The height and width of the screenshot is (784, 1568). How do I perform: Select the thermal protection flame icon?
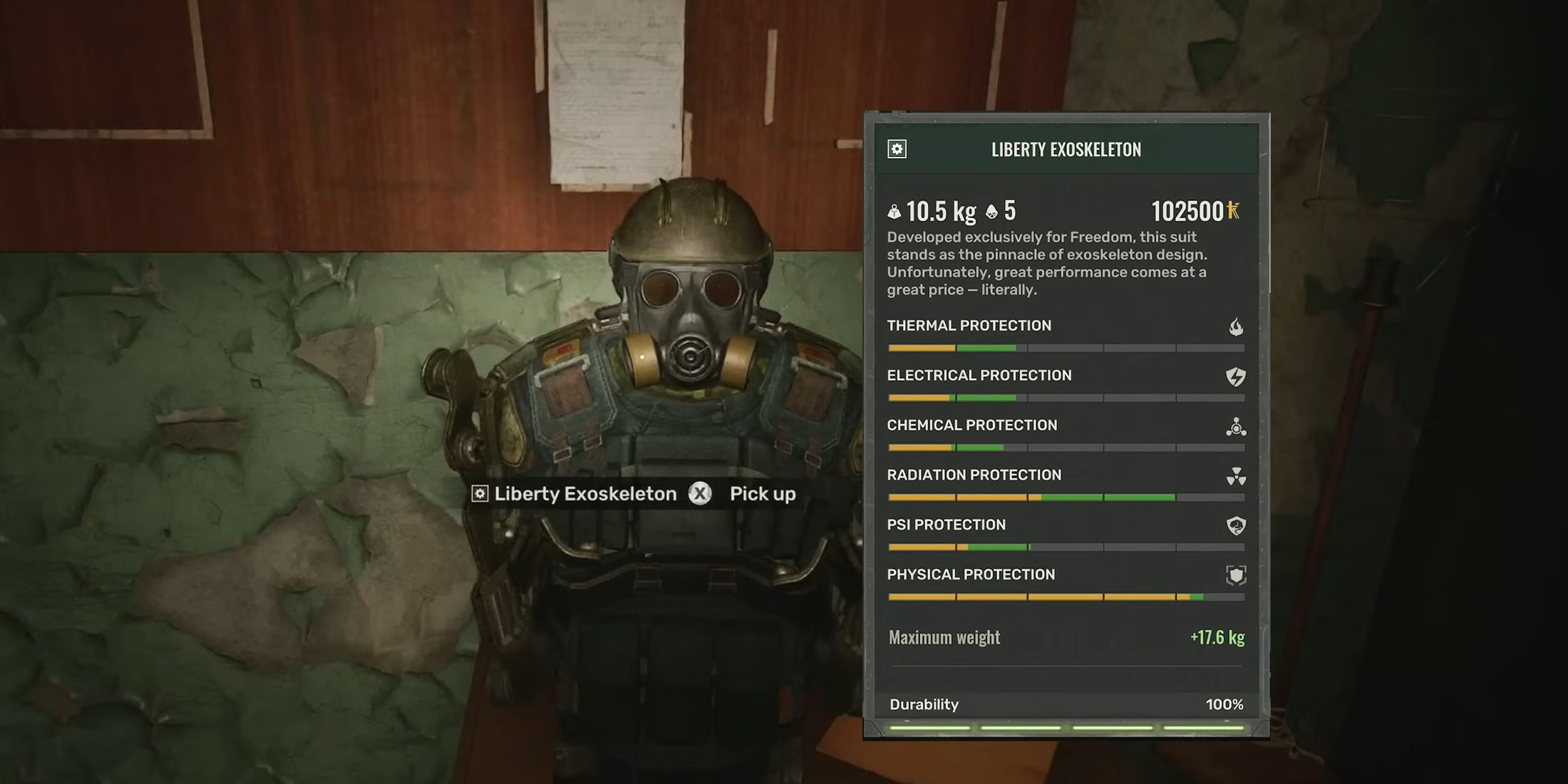click(1236, 327)
